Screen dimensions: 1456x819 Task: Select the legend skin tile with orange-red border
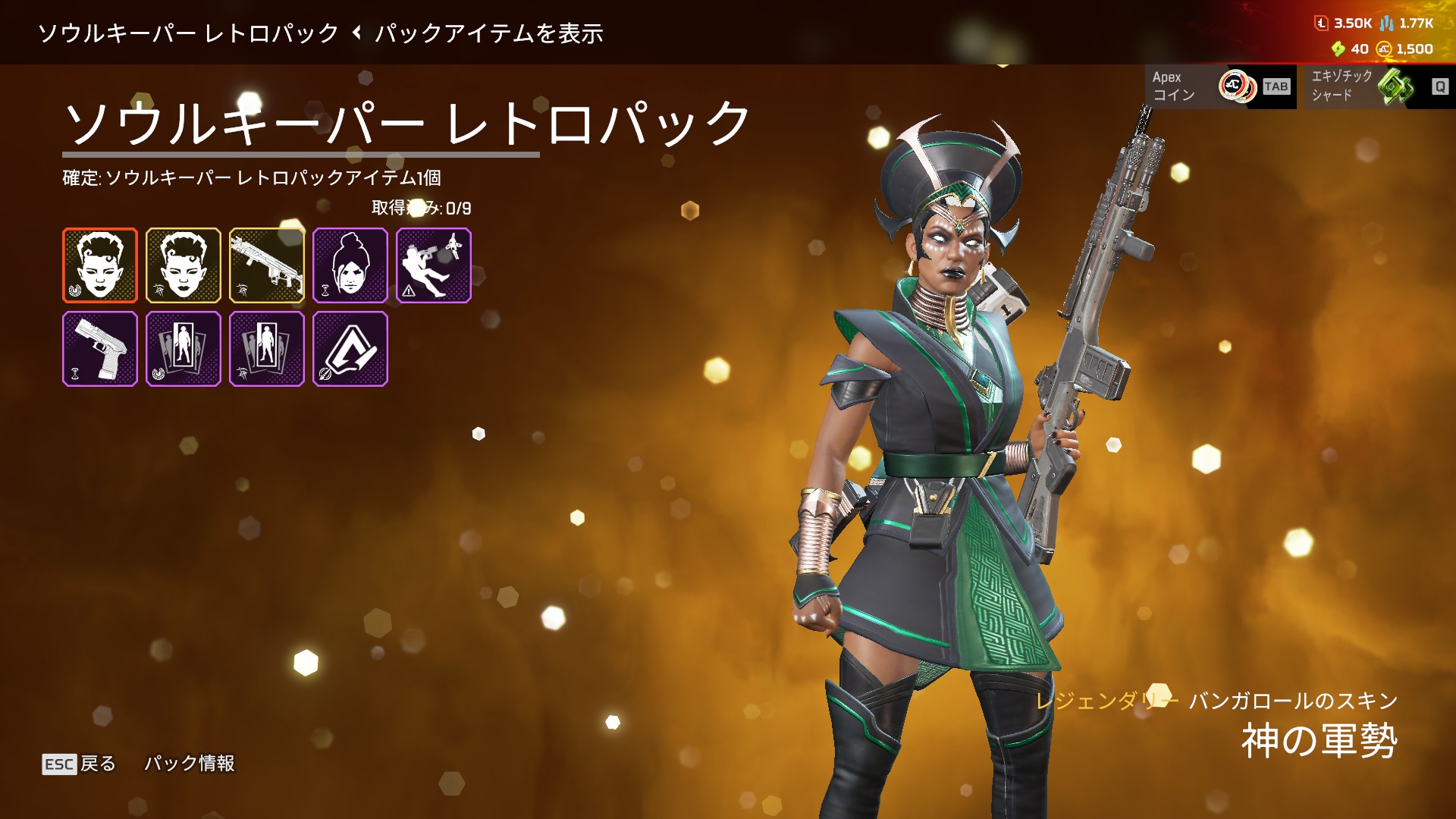[100, 265]
